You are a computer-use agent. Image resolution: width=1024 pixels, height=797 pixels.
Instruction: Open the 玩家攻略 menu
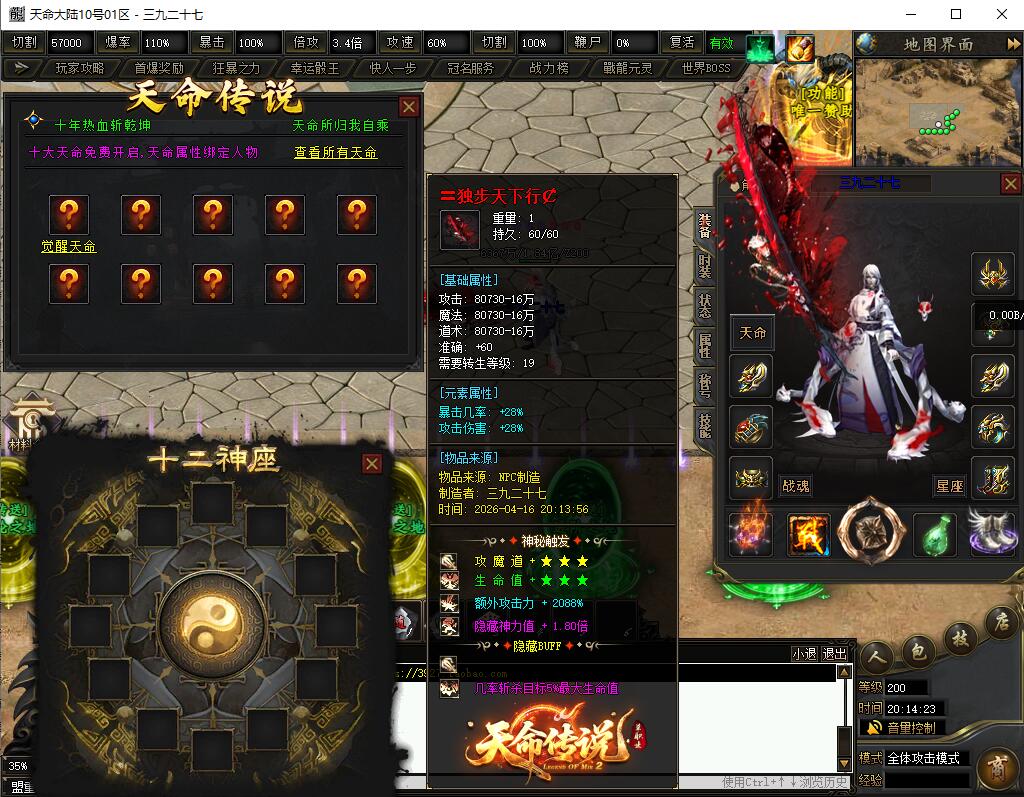79,68
